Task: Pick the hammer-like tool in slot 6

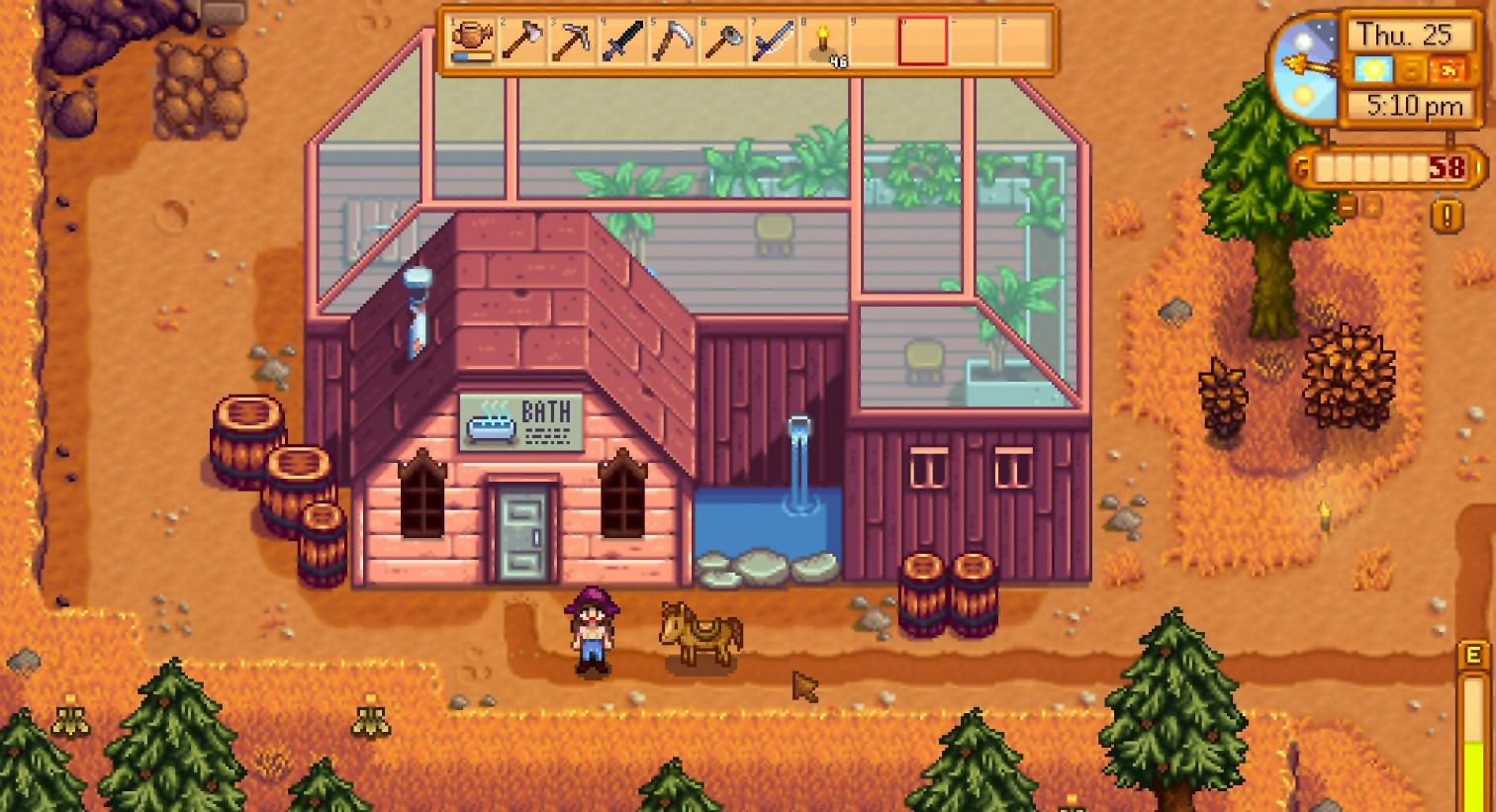Action: pos(723,42)
